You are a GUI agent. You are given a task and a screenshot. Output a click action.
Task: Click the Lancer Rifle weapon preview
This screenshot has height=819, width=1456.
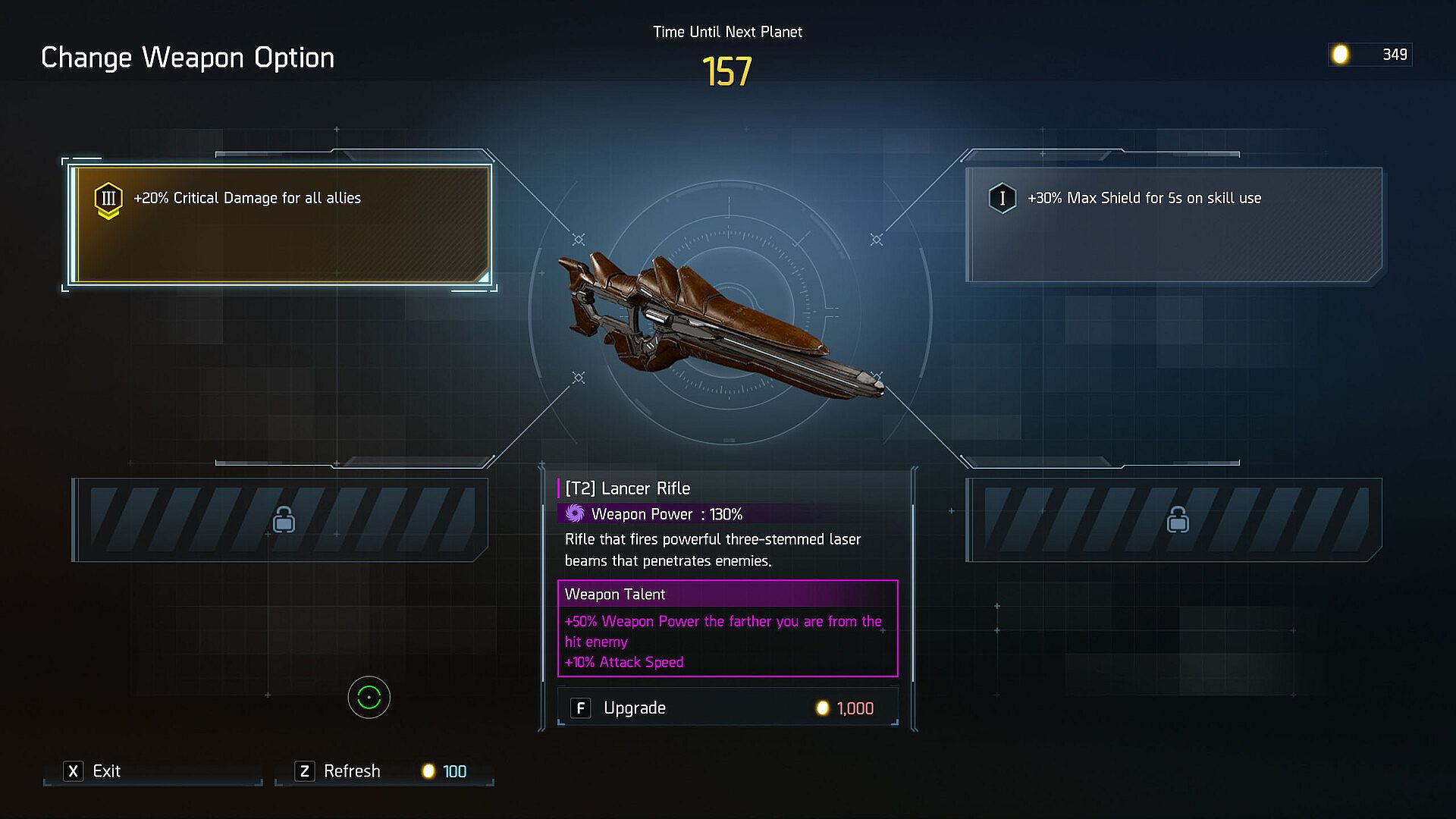tap(720, 322)
